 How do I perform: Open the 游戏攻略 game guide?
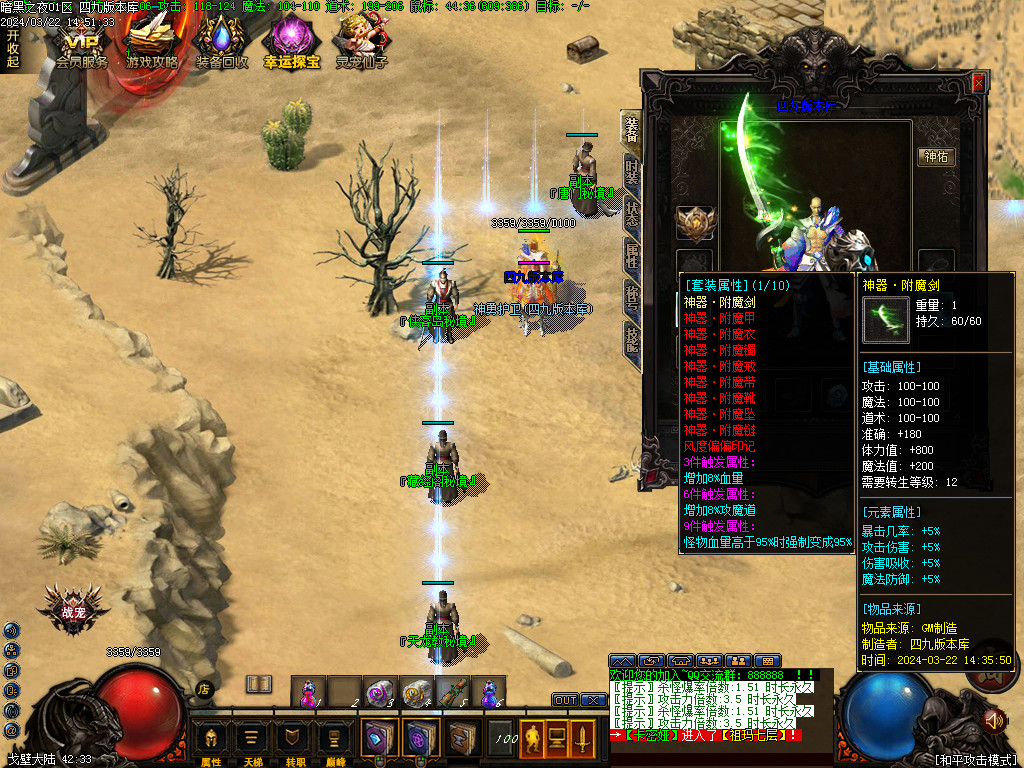click(152, 45)
